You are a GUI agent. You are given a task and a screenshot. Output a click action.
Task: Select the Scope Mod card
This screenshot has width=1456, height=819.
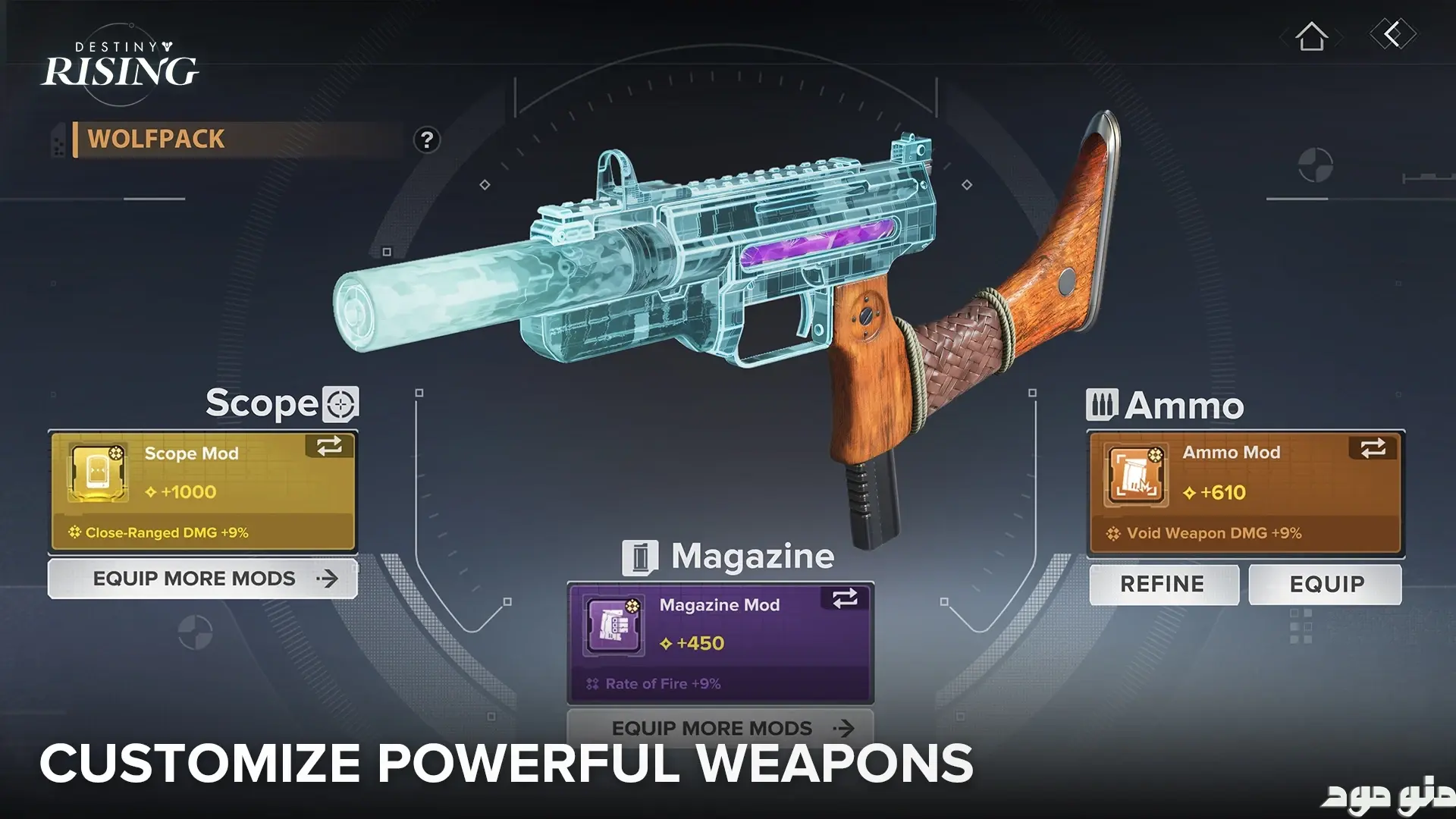[x=202, y=491]
